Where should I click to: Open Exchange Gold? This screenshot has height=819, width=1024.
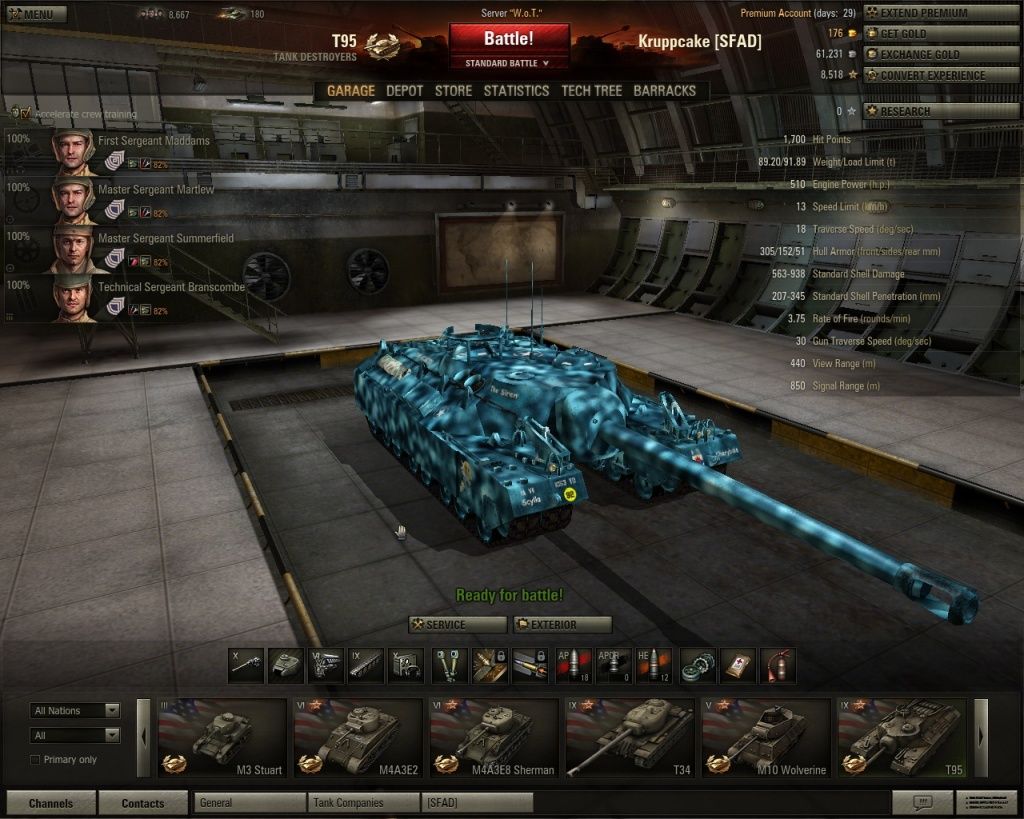click(941, 54)
